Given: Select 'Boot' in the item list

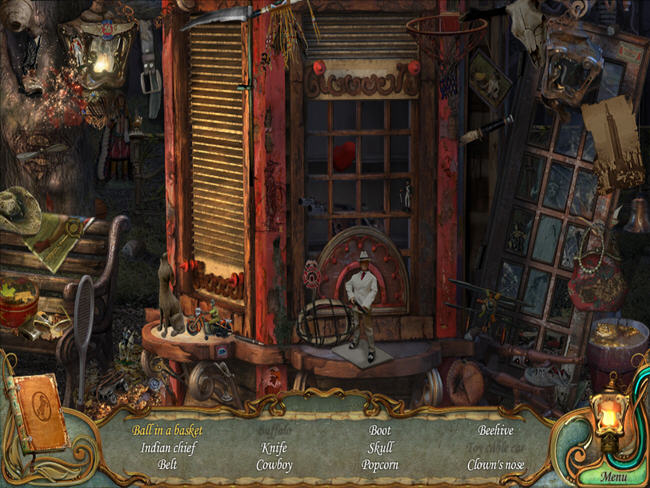Looking at the screenshot, I should coord(380,431).
